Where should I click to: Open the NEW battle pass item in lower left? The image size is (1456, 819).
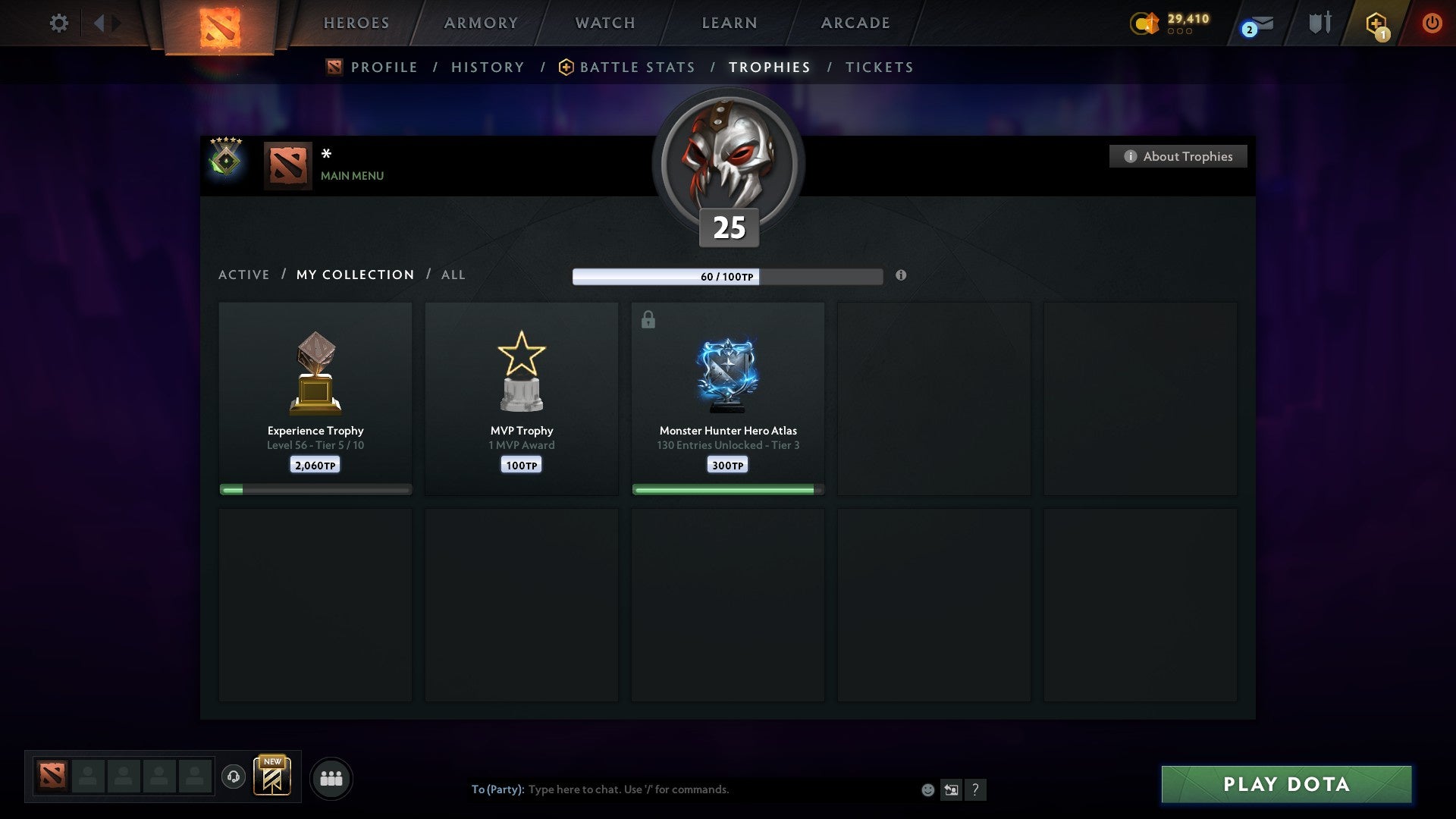tap(273, 777)
